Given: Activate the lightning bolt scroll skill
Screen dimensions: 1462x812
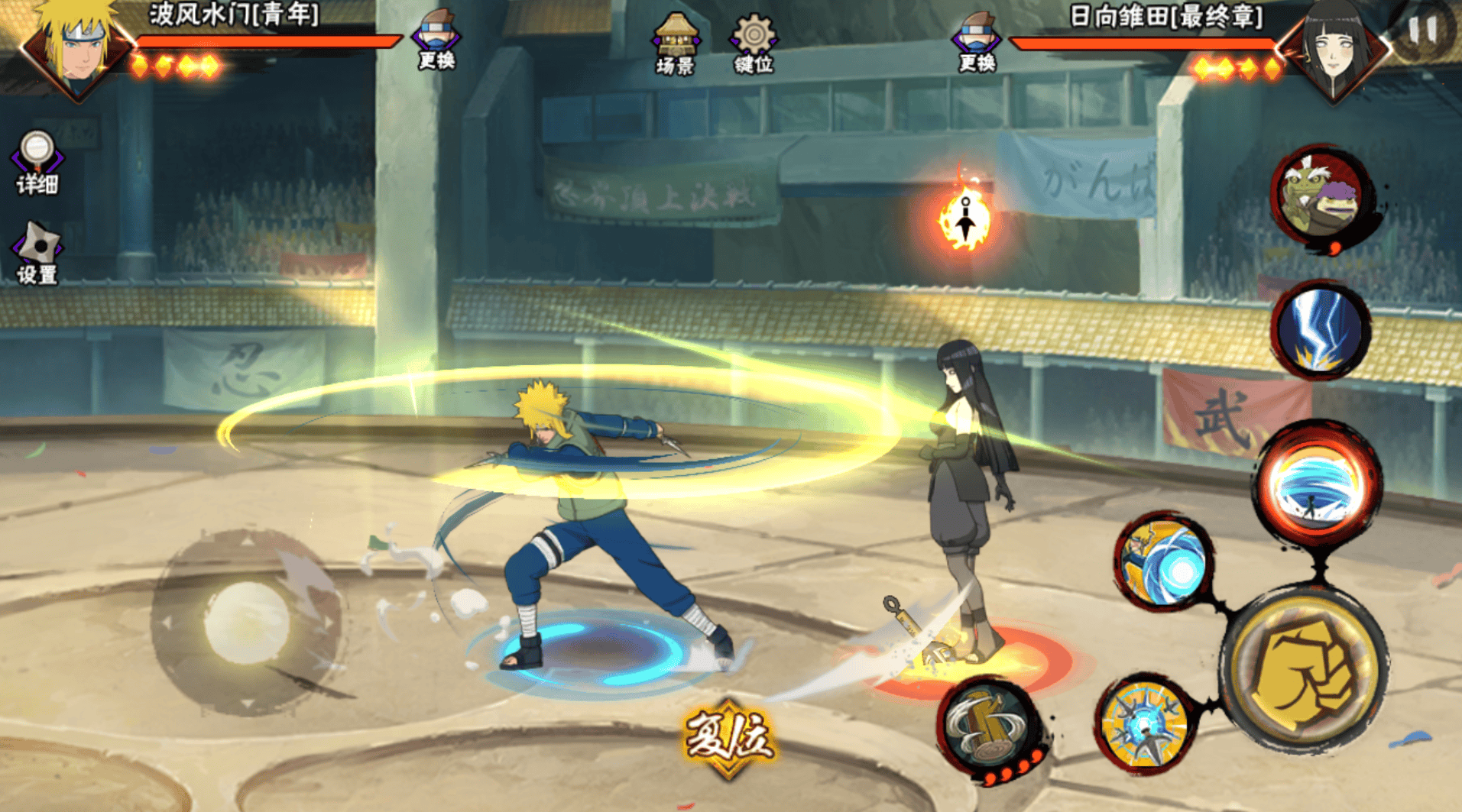Looking at the screenshot, I should click(1320, 330).
